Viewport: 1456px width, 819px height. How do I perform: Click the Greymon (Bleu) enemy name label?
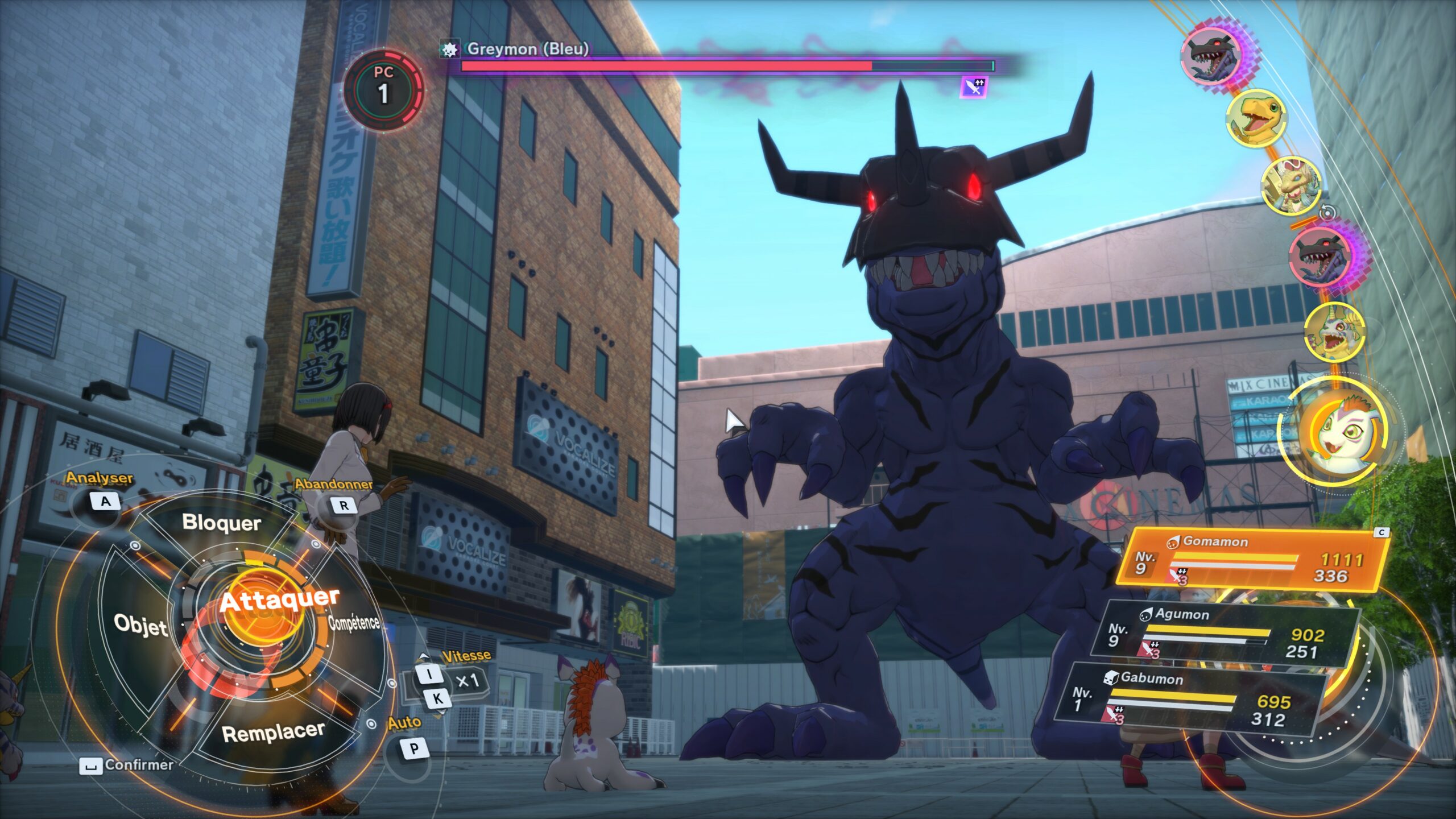click(x=527, y=49)
